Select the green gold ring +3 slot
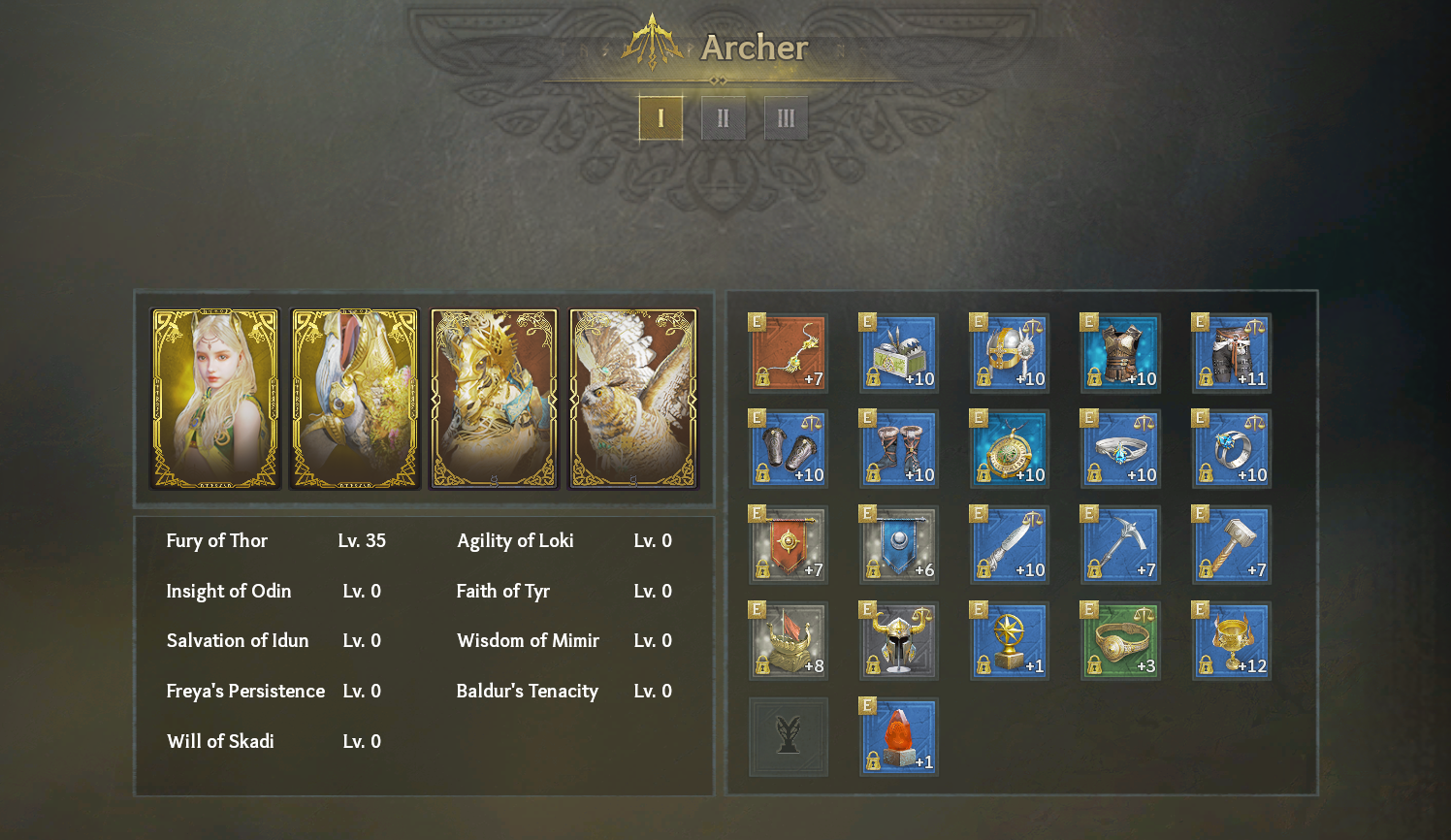 pyautogui.click(x=1120, y=641)
